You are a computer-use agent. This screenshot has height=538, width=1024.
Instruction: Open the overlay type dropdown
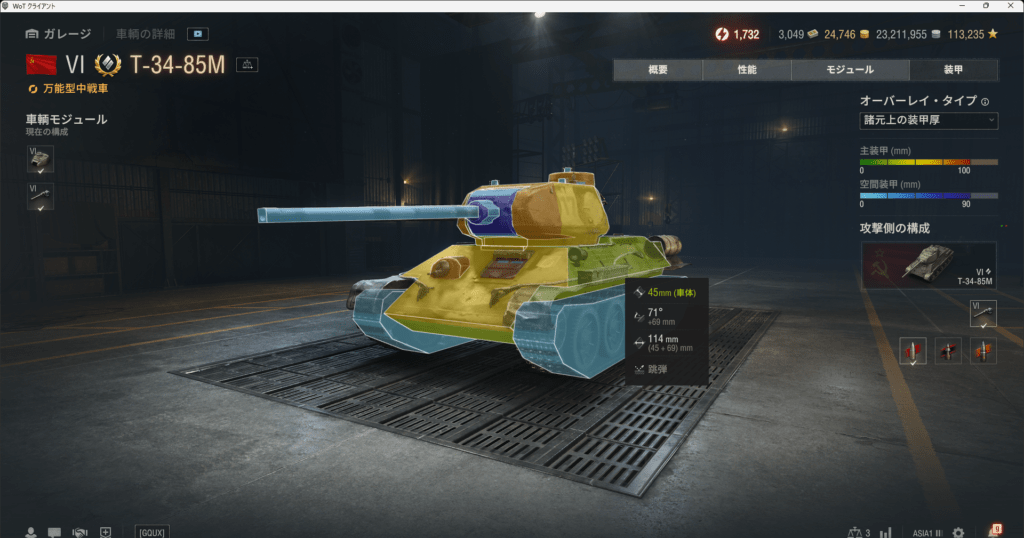point(928,121)
